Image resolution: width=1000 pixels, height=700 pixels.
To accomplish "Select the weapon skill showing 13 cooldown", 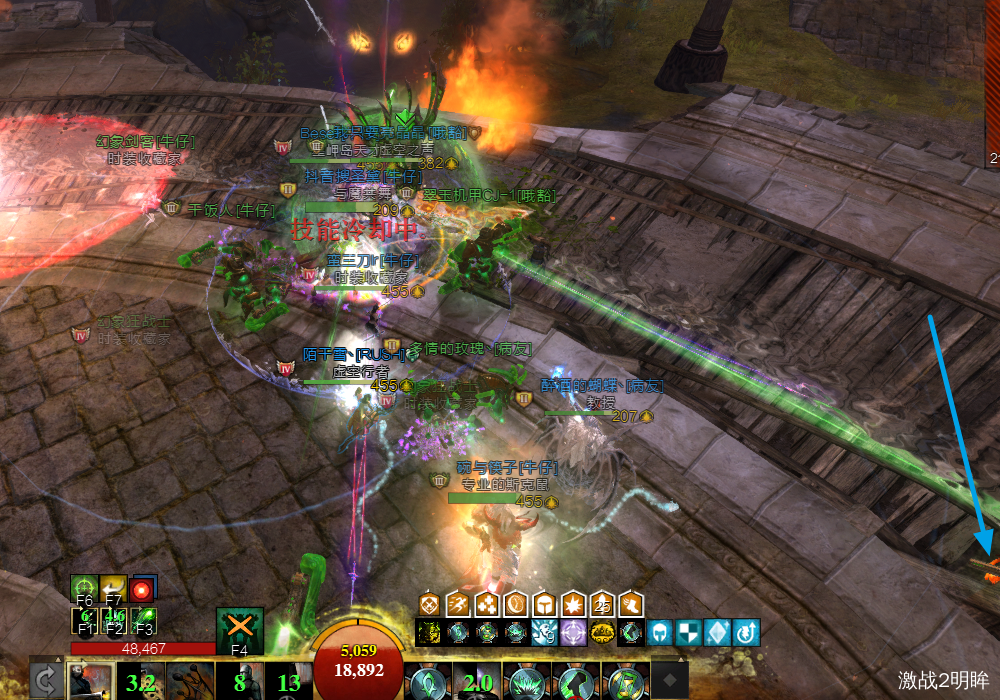I will point(288,683).
